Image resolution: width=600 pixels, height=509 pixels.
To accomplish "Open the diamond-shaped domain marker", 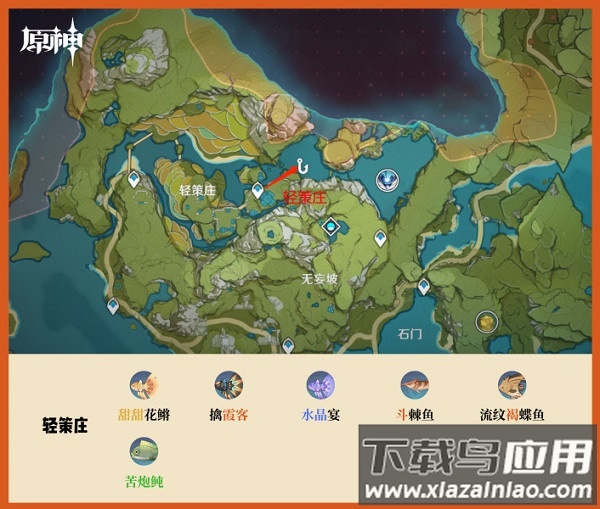I will 329,228.
